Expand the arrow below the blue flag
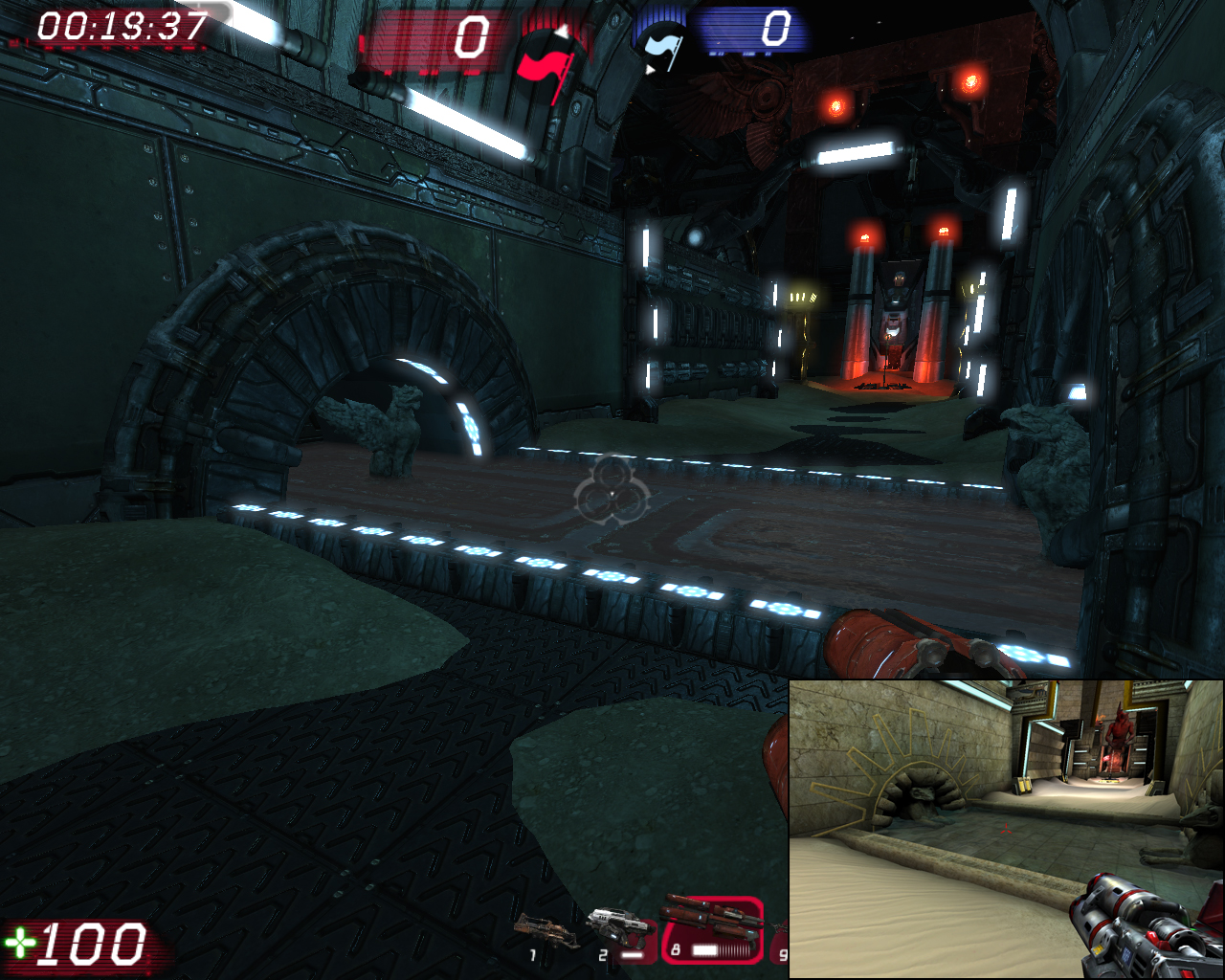1225x980 pixels. [653, 70]
